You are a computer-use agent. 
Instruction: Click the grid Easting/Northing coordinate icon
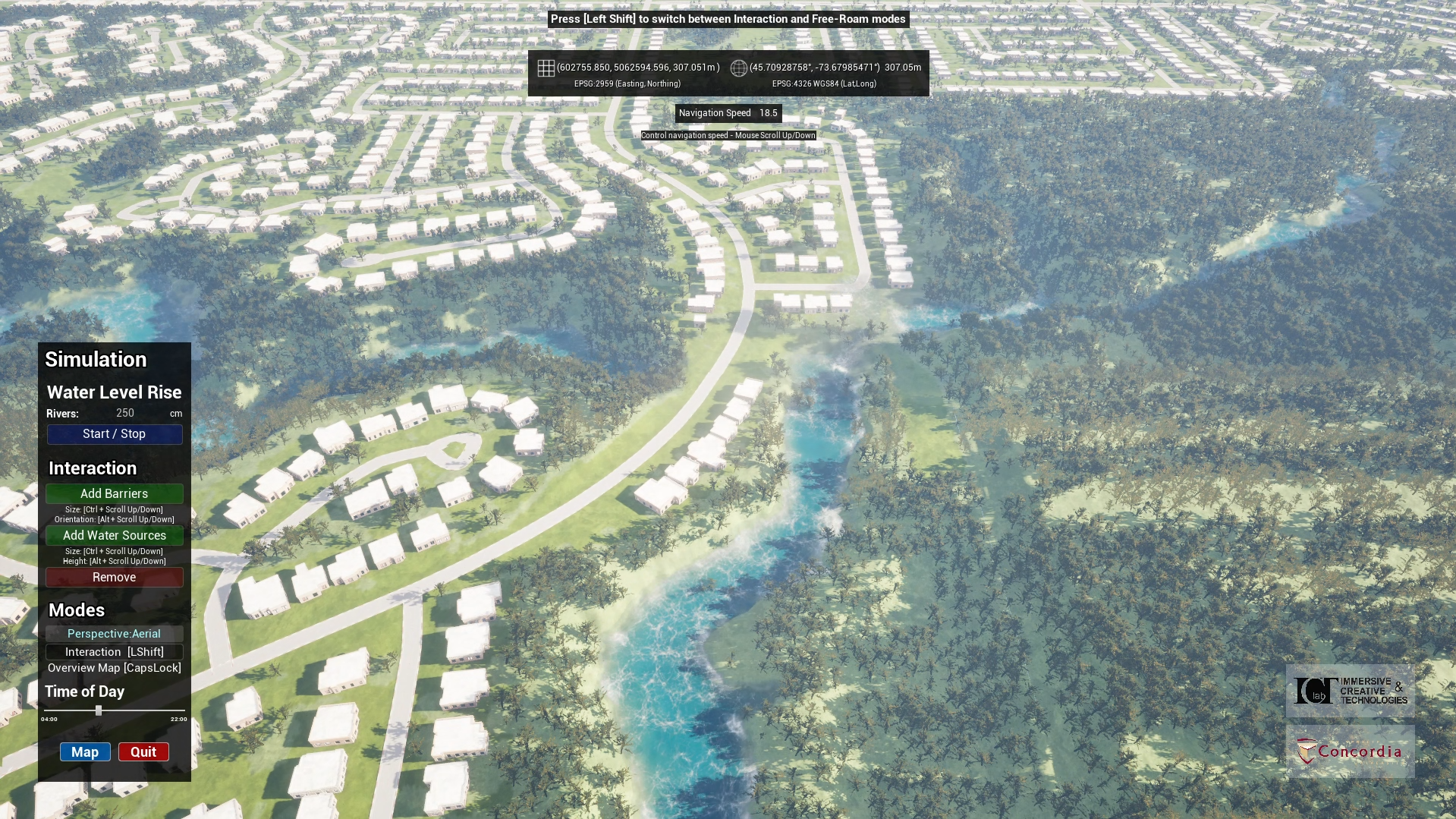(x=546, y=68)
